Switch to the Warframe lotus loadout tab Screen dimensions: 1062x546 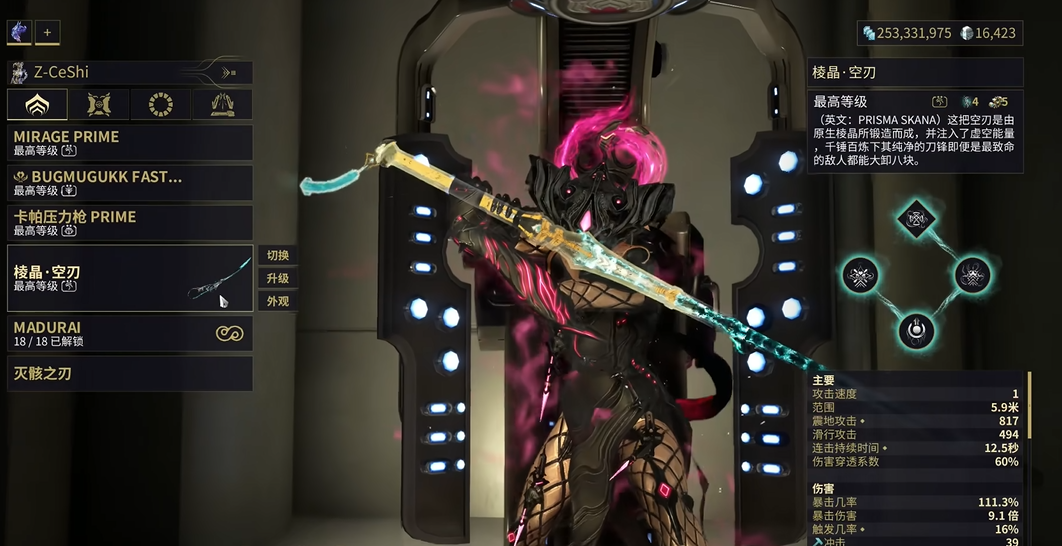pos(37,104)
